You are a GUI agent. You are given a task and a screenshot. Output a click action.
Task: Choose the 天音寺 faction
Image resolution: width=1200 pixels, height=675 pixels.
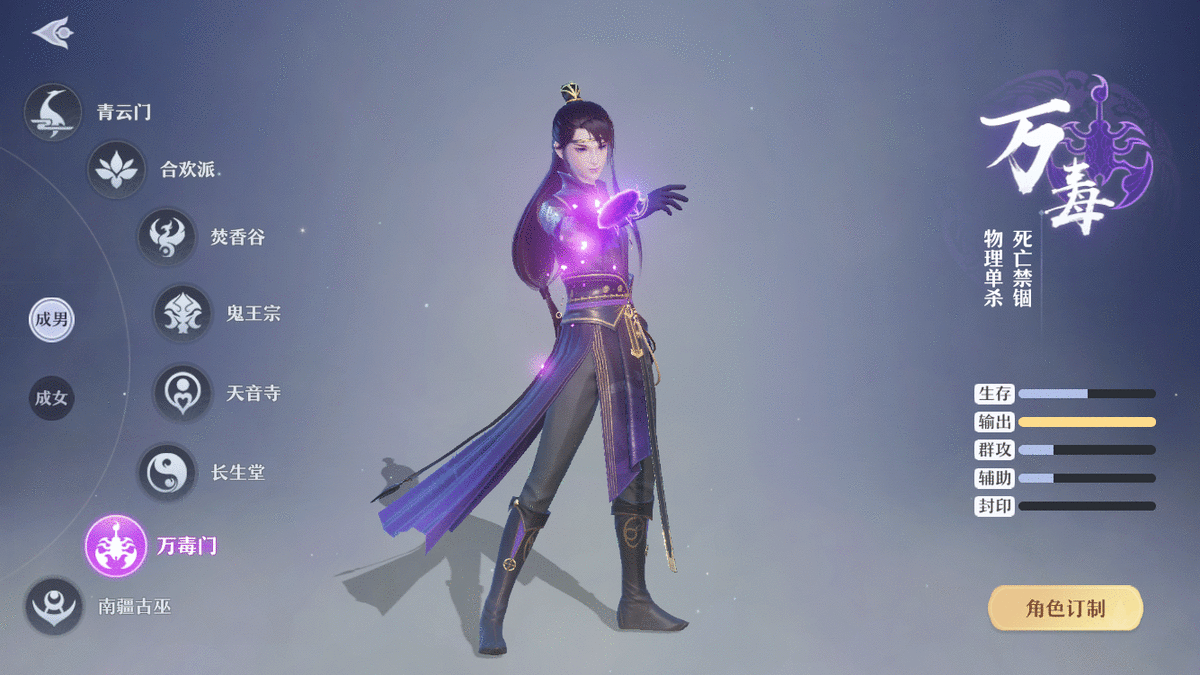point(183,393)
